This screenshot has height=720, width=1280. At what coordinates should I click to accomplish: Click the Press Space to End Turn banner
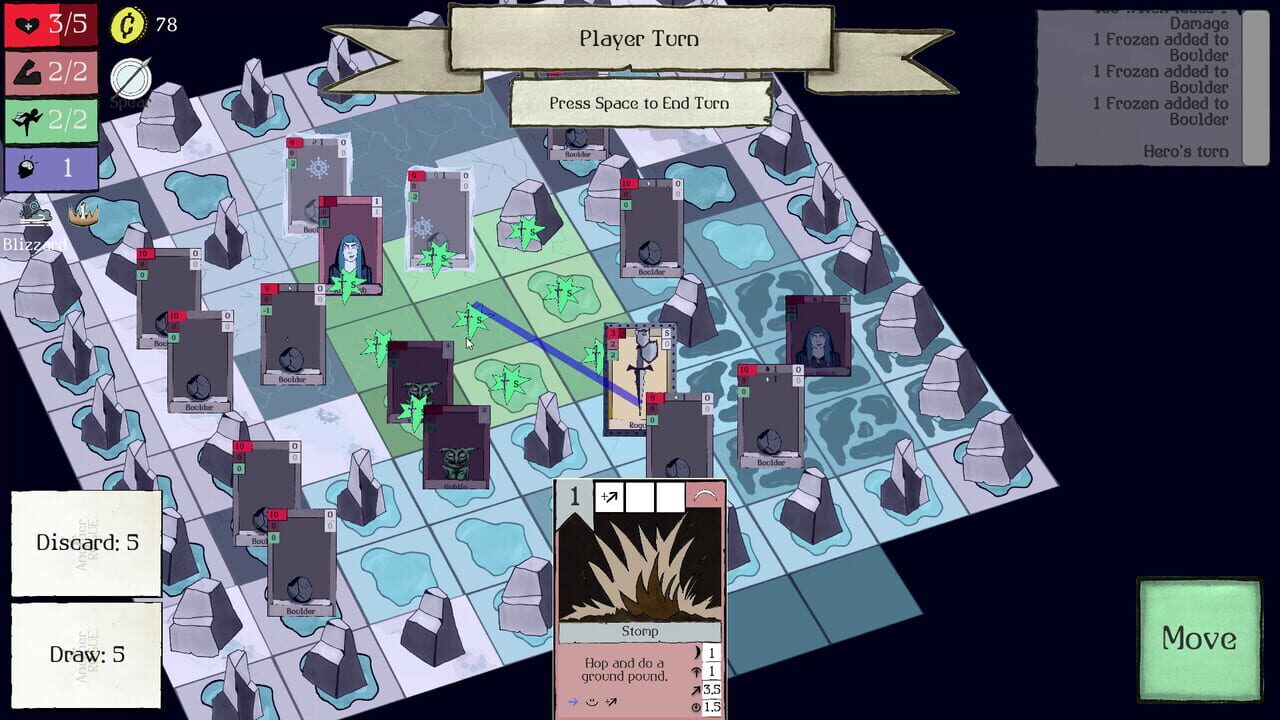coord(638,103)
